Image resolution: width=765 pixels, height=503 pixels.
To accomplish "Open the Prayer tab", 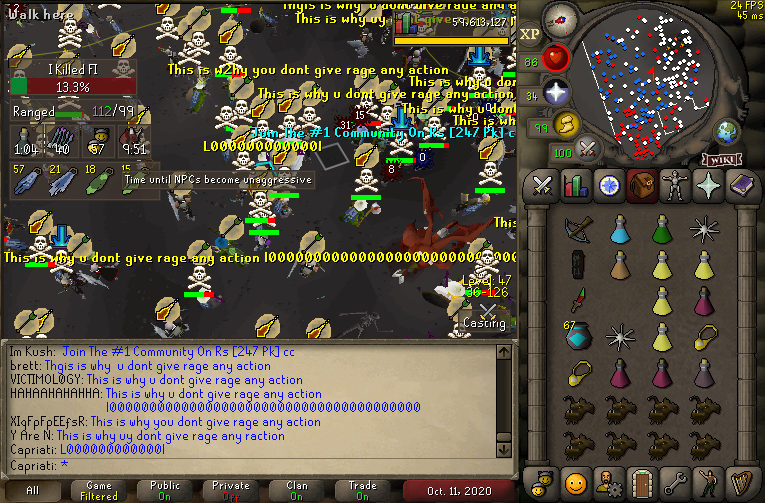I will pyautogui.click(x=708, y=185).
